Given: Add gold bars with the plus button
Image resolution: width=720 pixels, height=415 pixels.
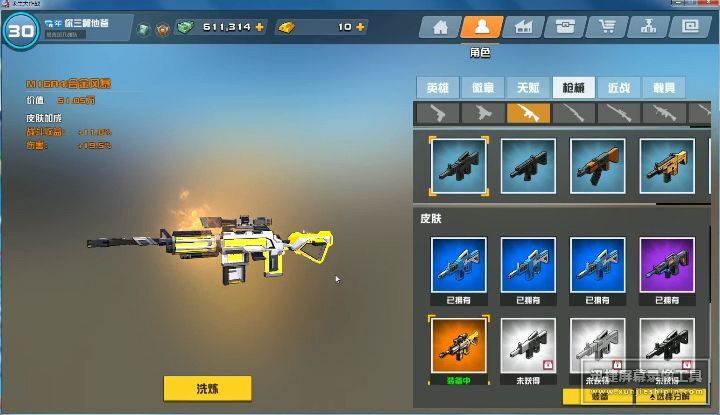Looking at the screenshot, I should [360, 27].
